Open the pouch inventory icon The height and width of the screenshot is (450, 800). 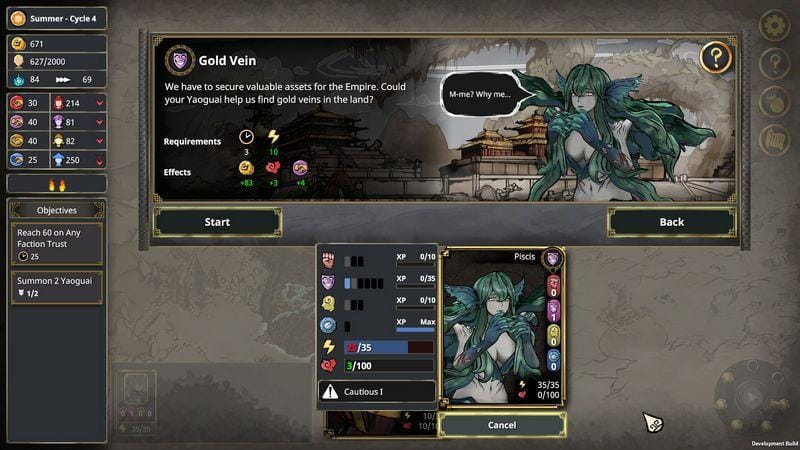coord(775,102)
